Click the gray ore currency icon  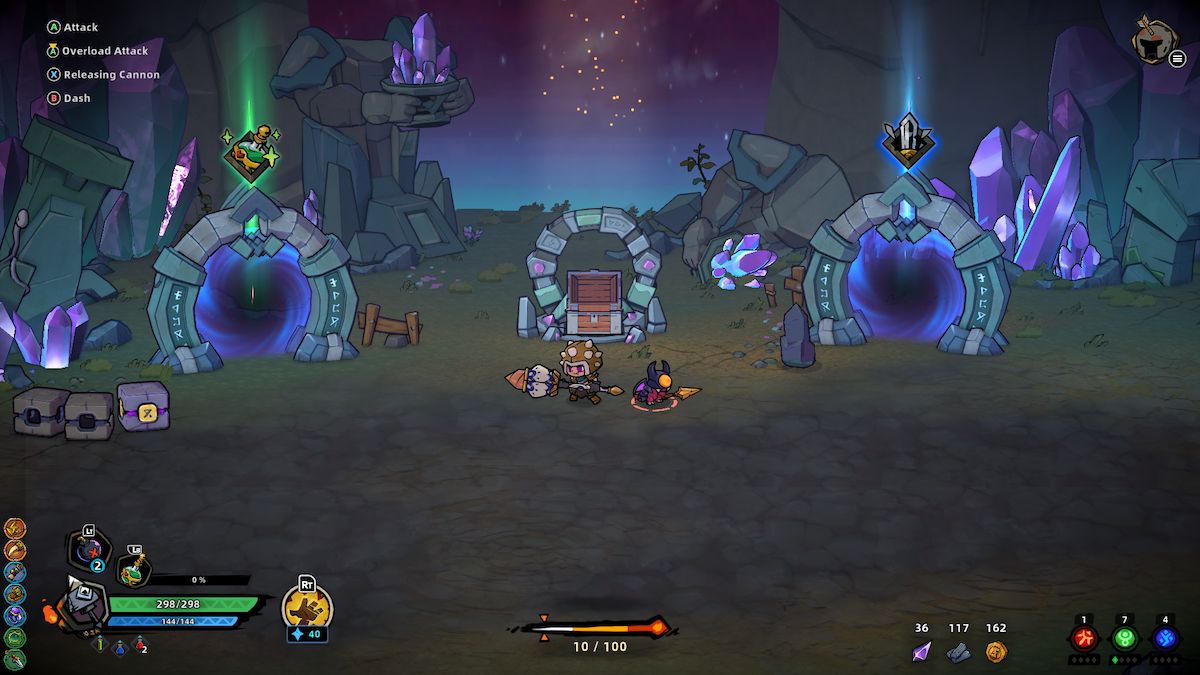tap(958, 652)
